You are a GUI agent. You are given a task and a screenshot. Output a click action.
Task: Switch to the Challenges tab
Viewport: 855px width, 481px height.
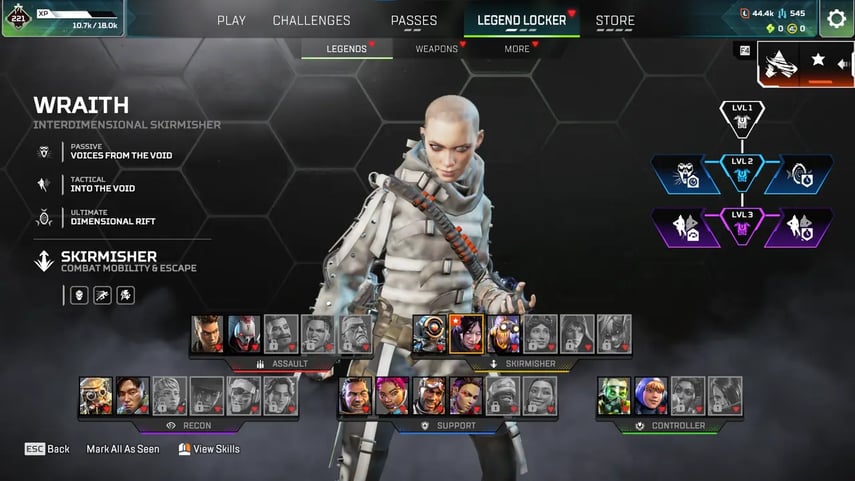311,20
